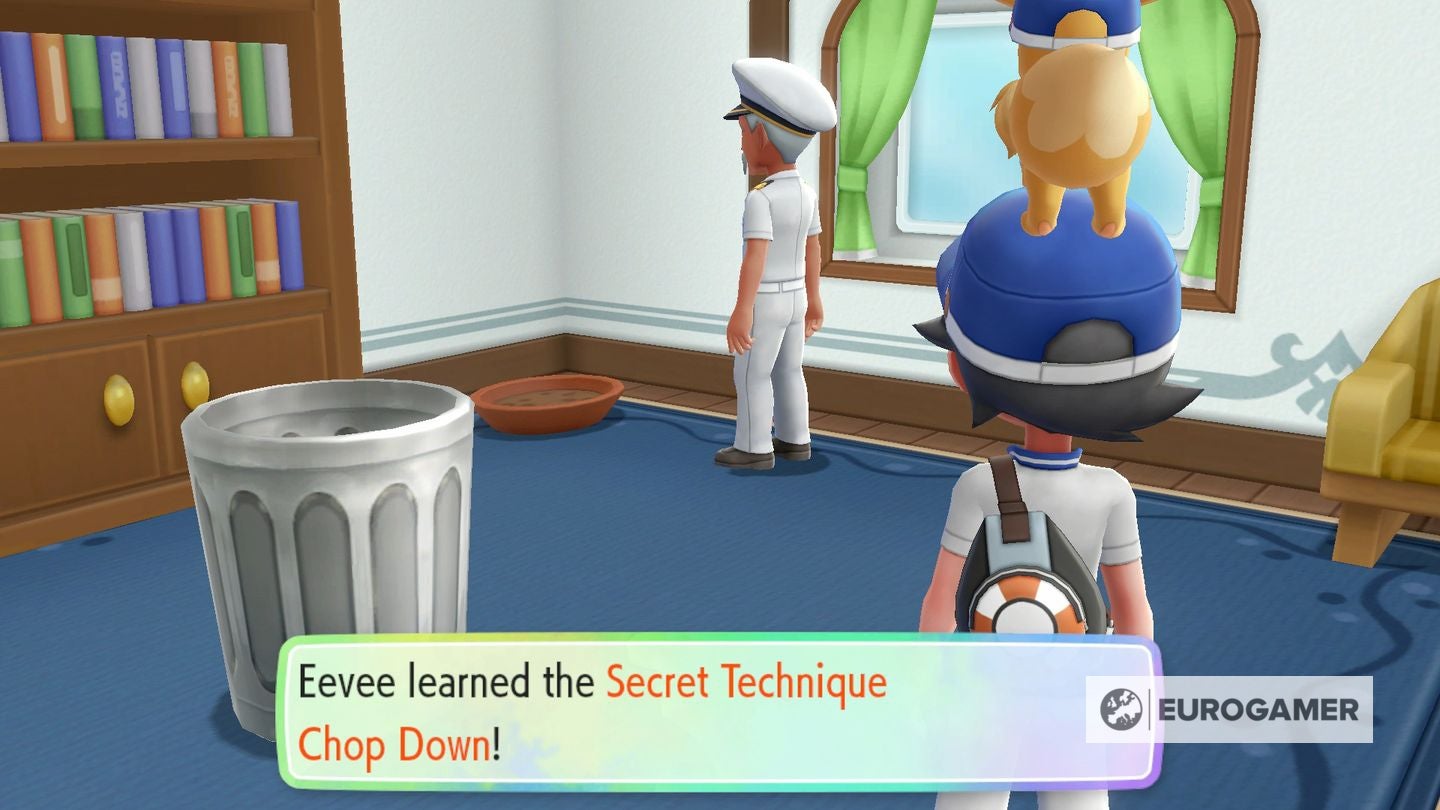1440x810 pixels.
Task: Click the empty food bowl
Action: coord(548,400)
